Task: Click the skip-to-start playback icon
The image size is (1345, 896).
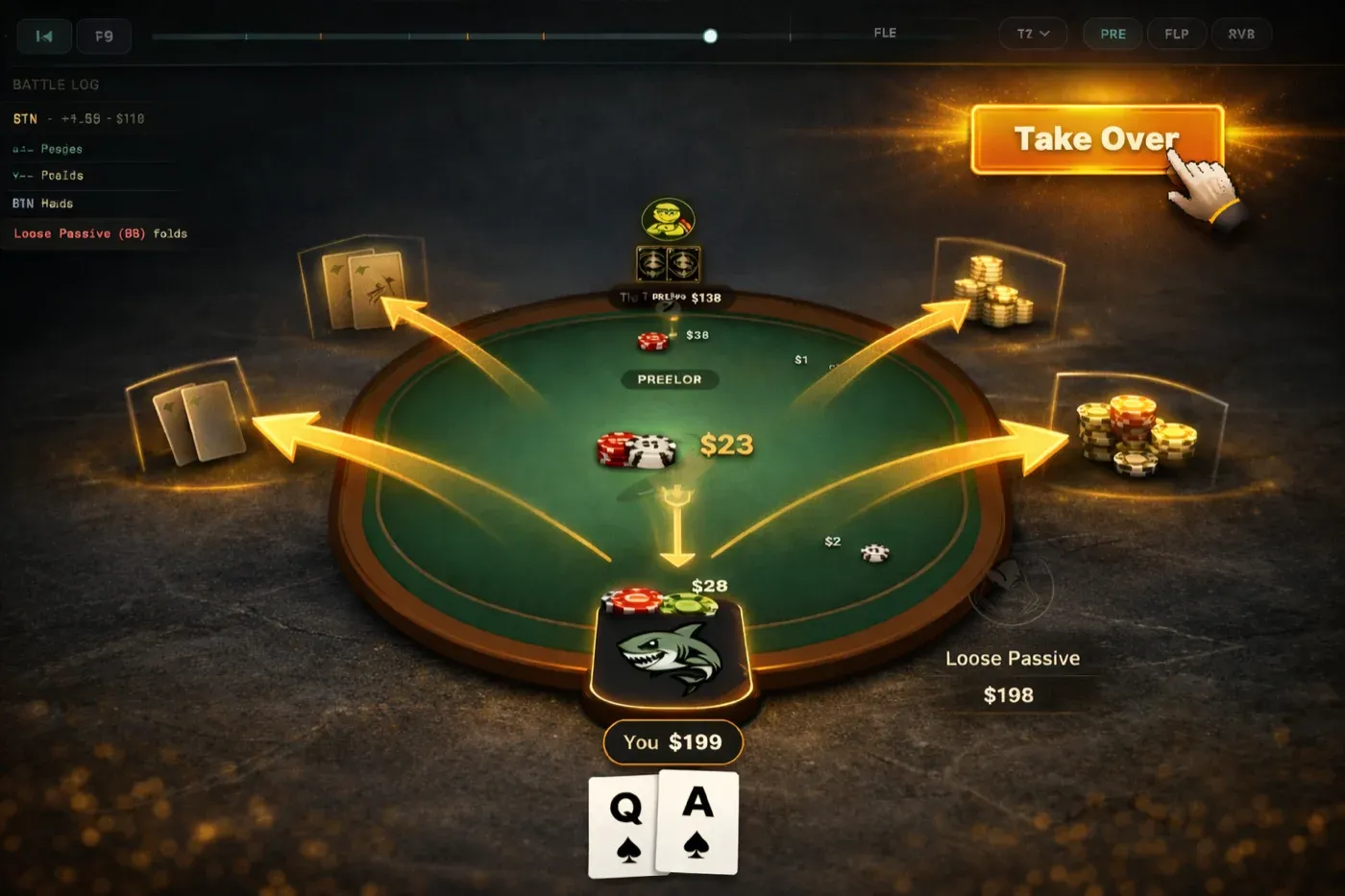Action: pyautogui.click(x=43, y=36)
